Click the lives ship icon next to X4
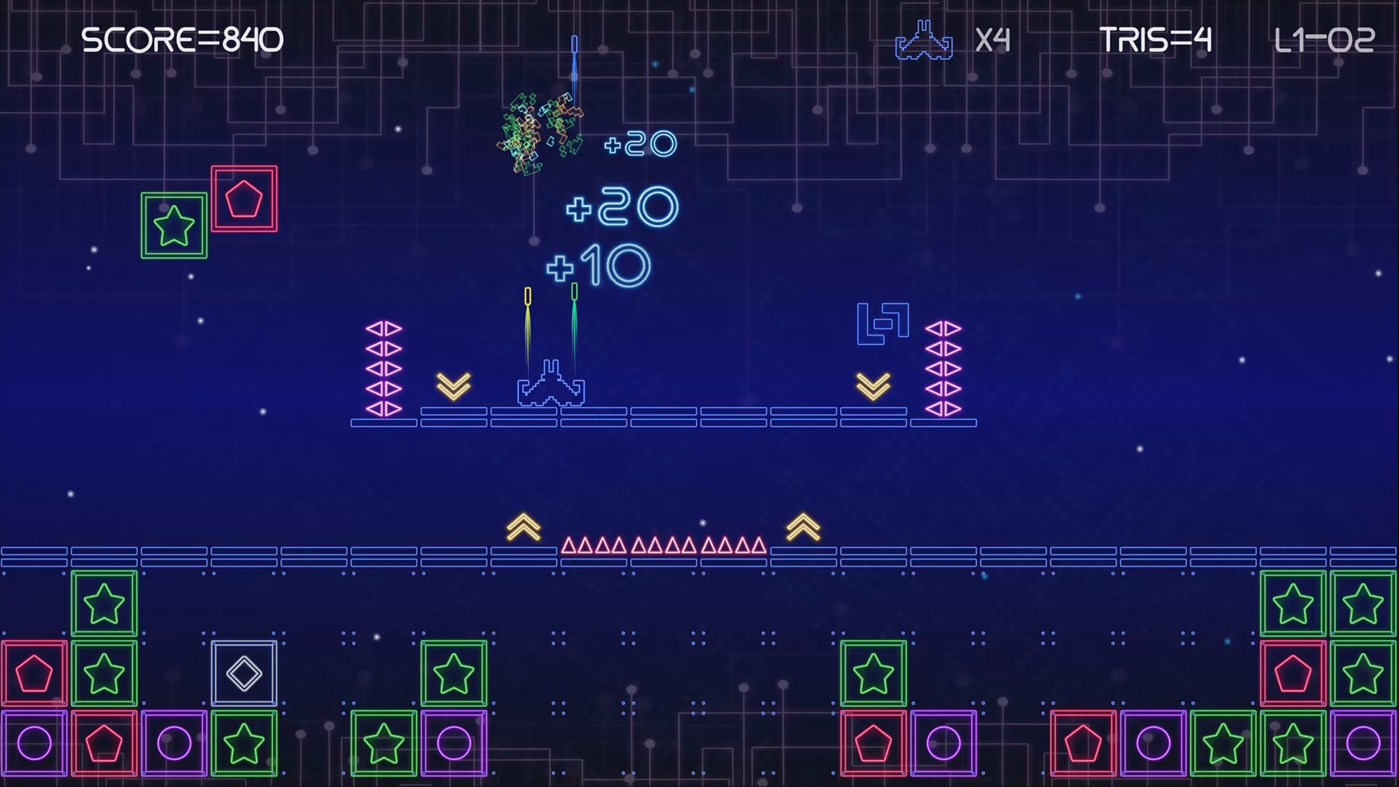 (921, 42)
